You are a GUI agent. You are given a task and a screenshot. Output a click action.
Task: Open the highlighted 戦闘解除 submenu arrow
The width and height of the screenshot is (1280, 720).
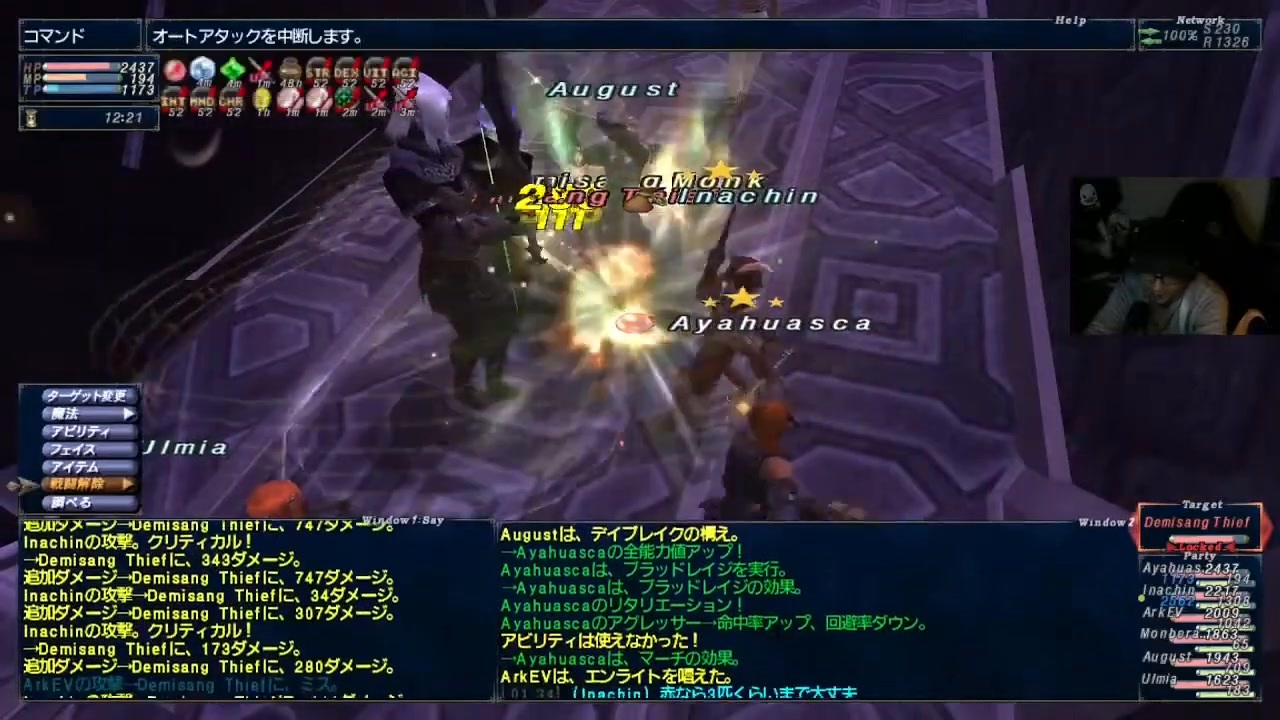tap(126, 484)
